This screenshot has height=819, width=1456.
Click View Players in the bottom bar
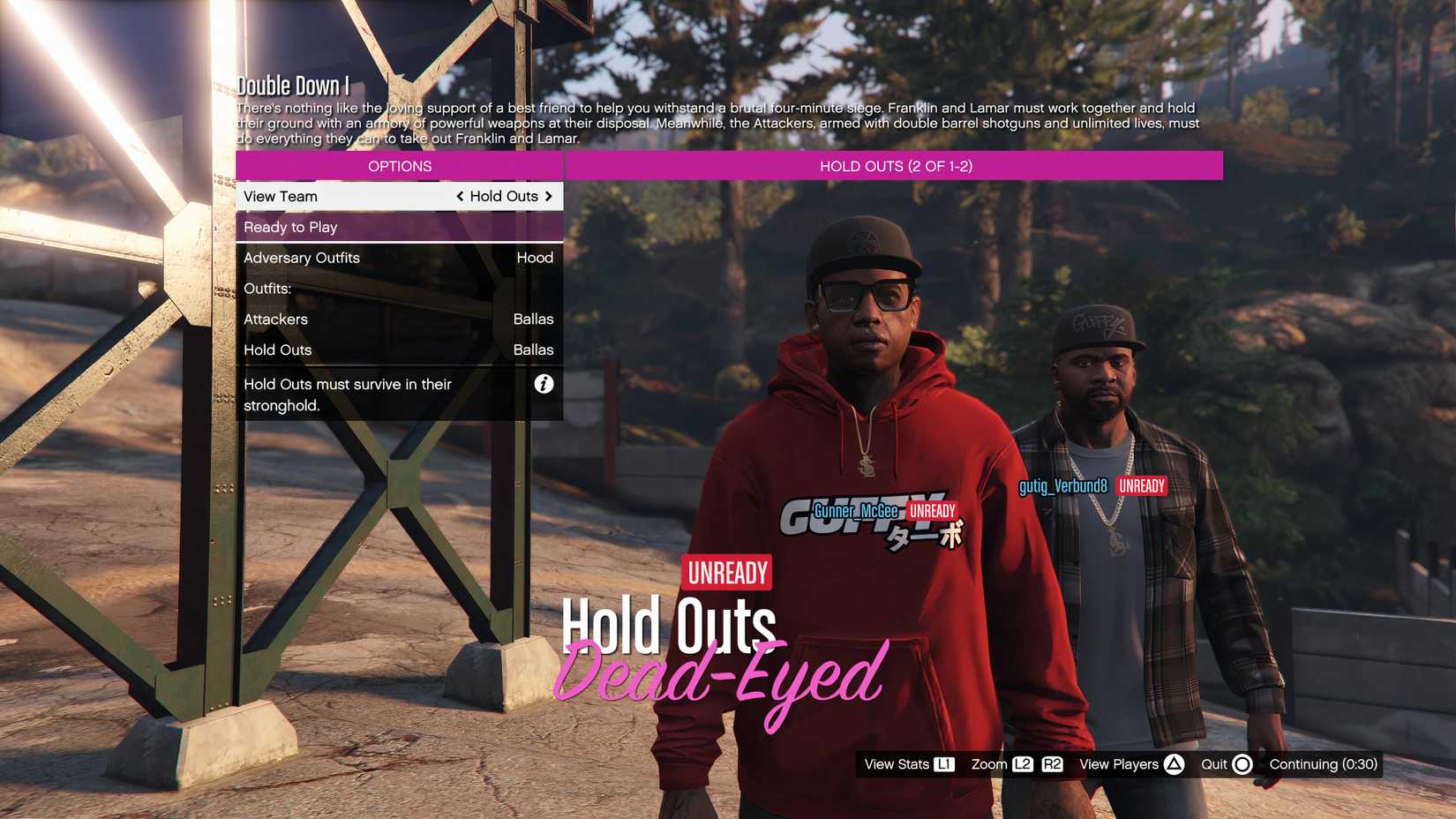click(1122, 764)
